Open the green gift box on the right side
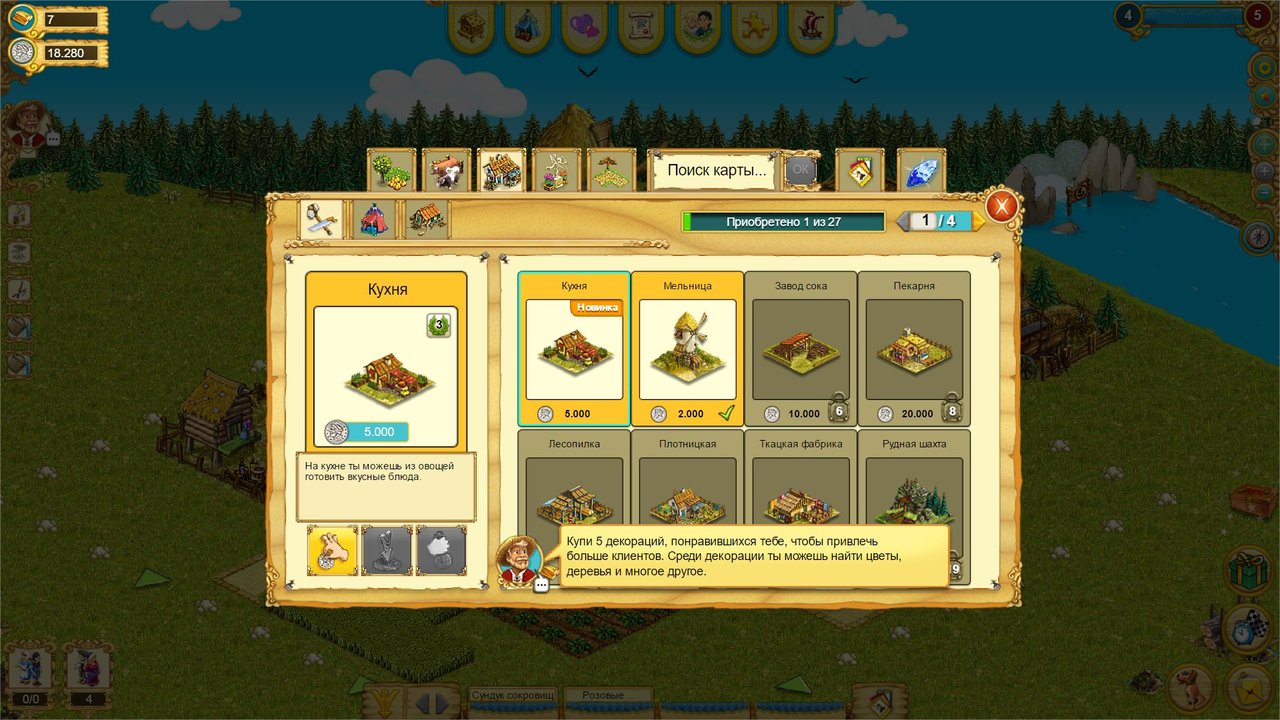This screenshot has height=720, width=1280. tap(1246, 571)
